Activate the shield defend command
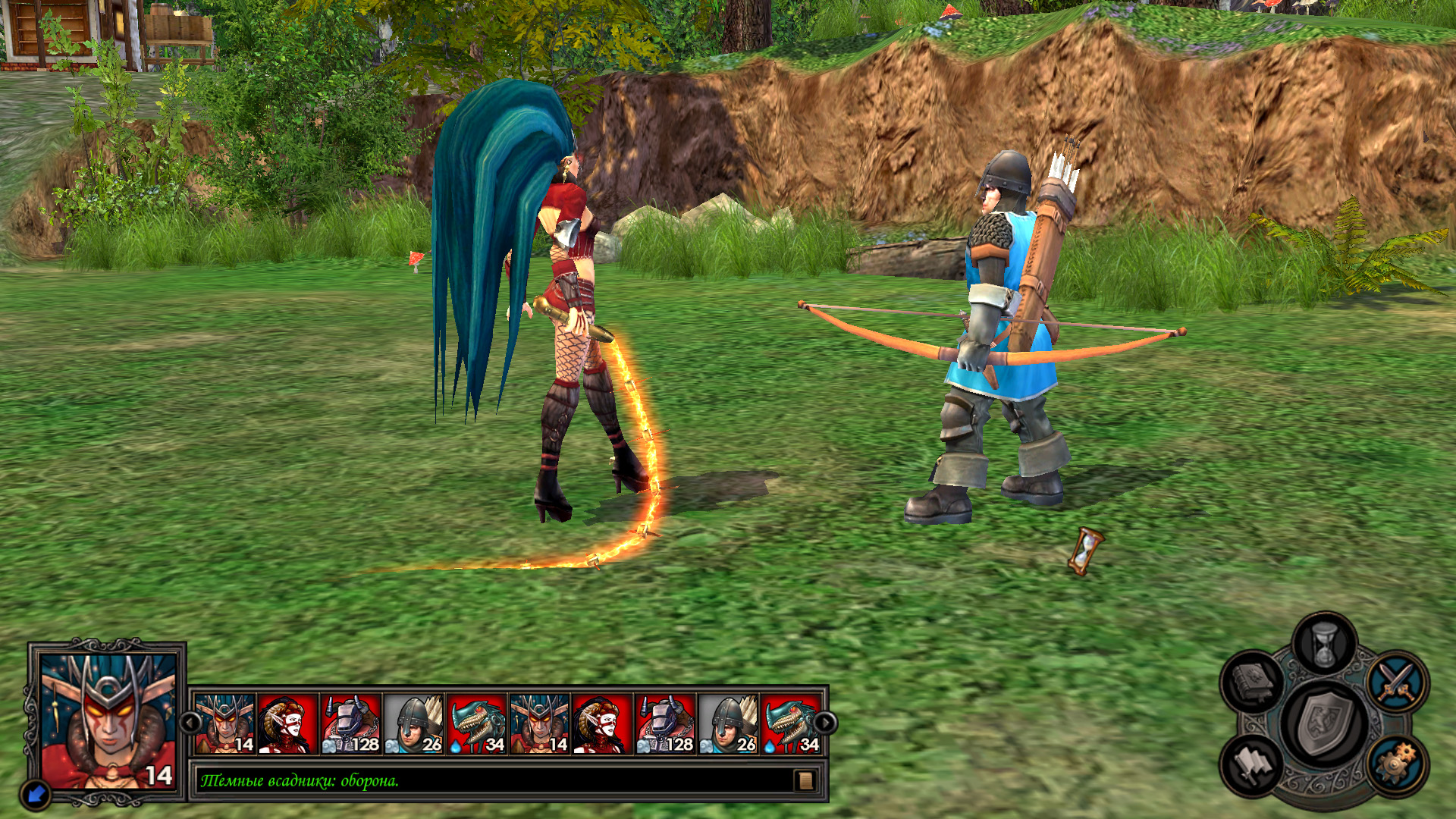Screen dimensions: 1456x819 point(1324,724)
